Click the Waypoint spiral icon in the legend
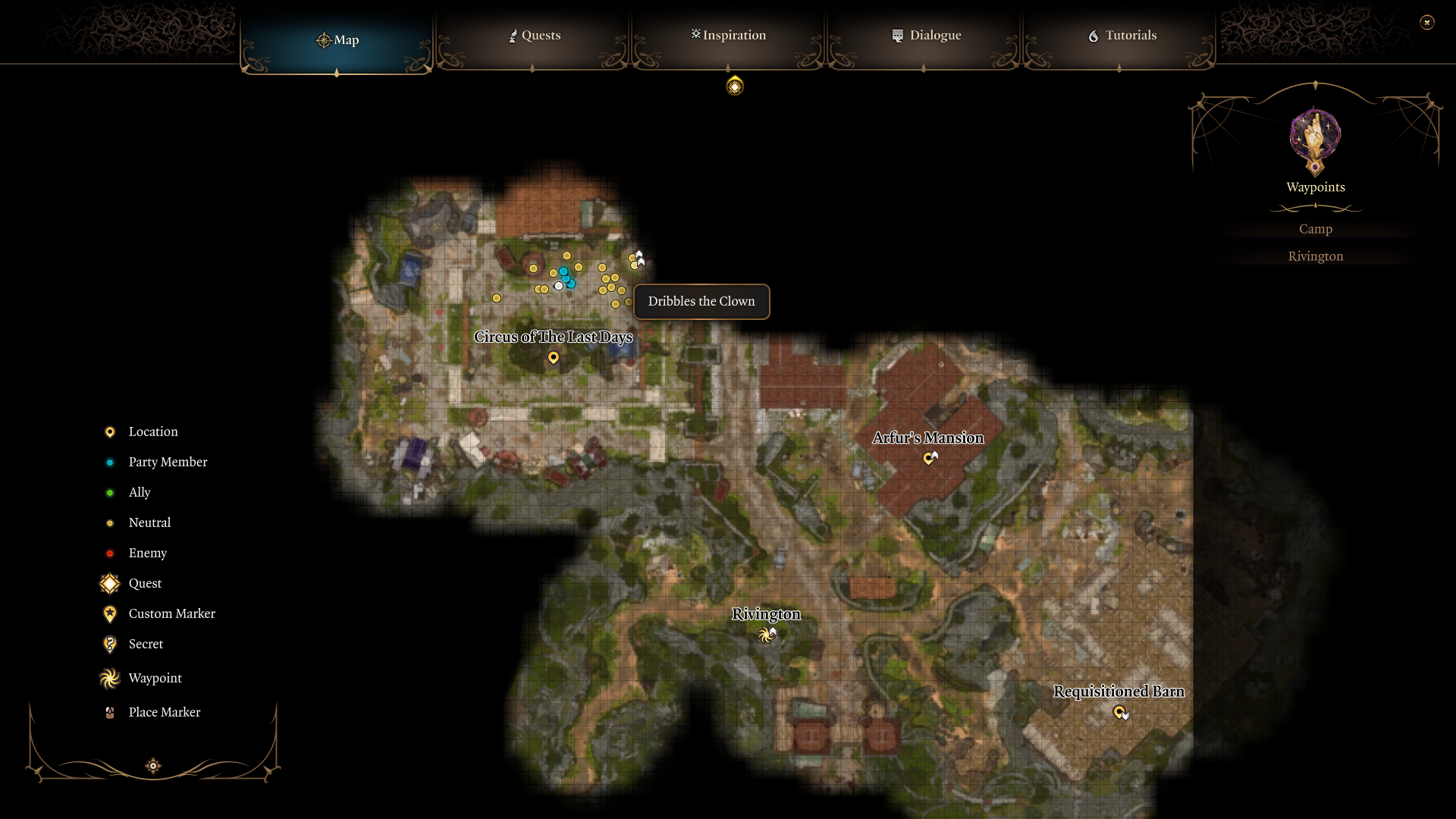Image resolution: width=1456 pixels, height=819 pixels. [109, 678]
